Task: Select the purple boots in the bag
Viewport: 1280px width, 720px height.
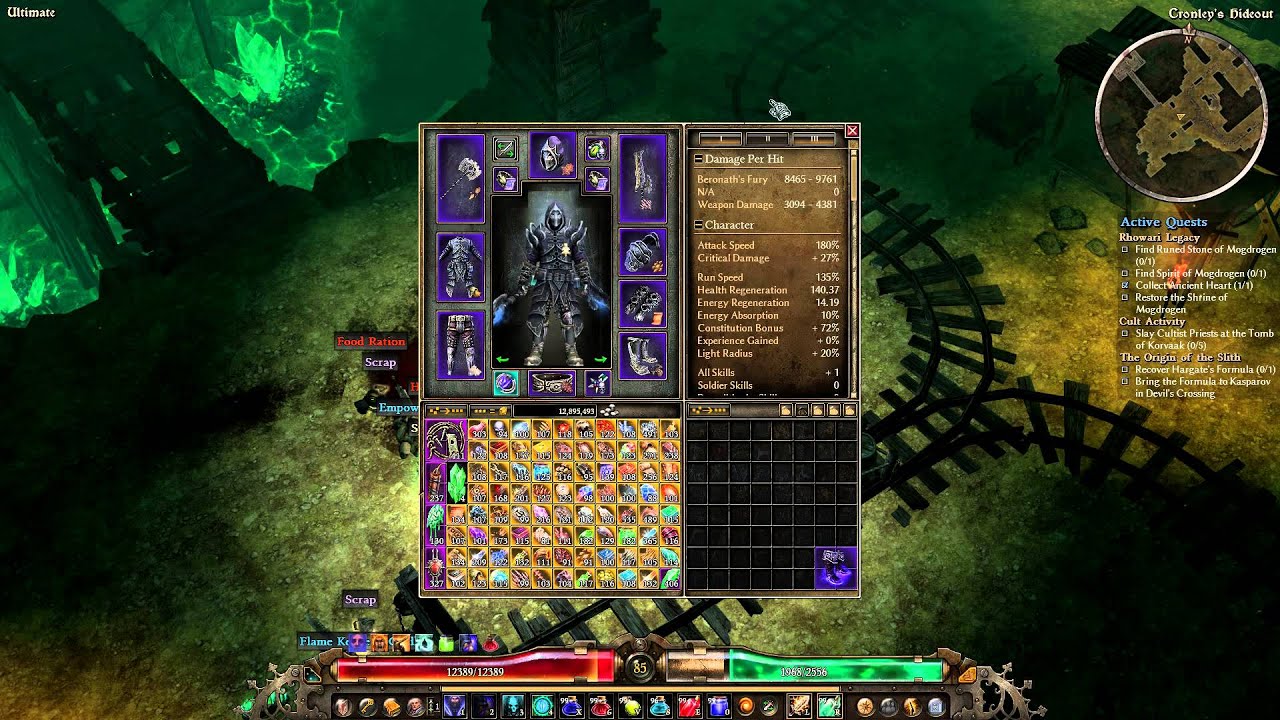Action: (836, 568)
